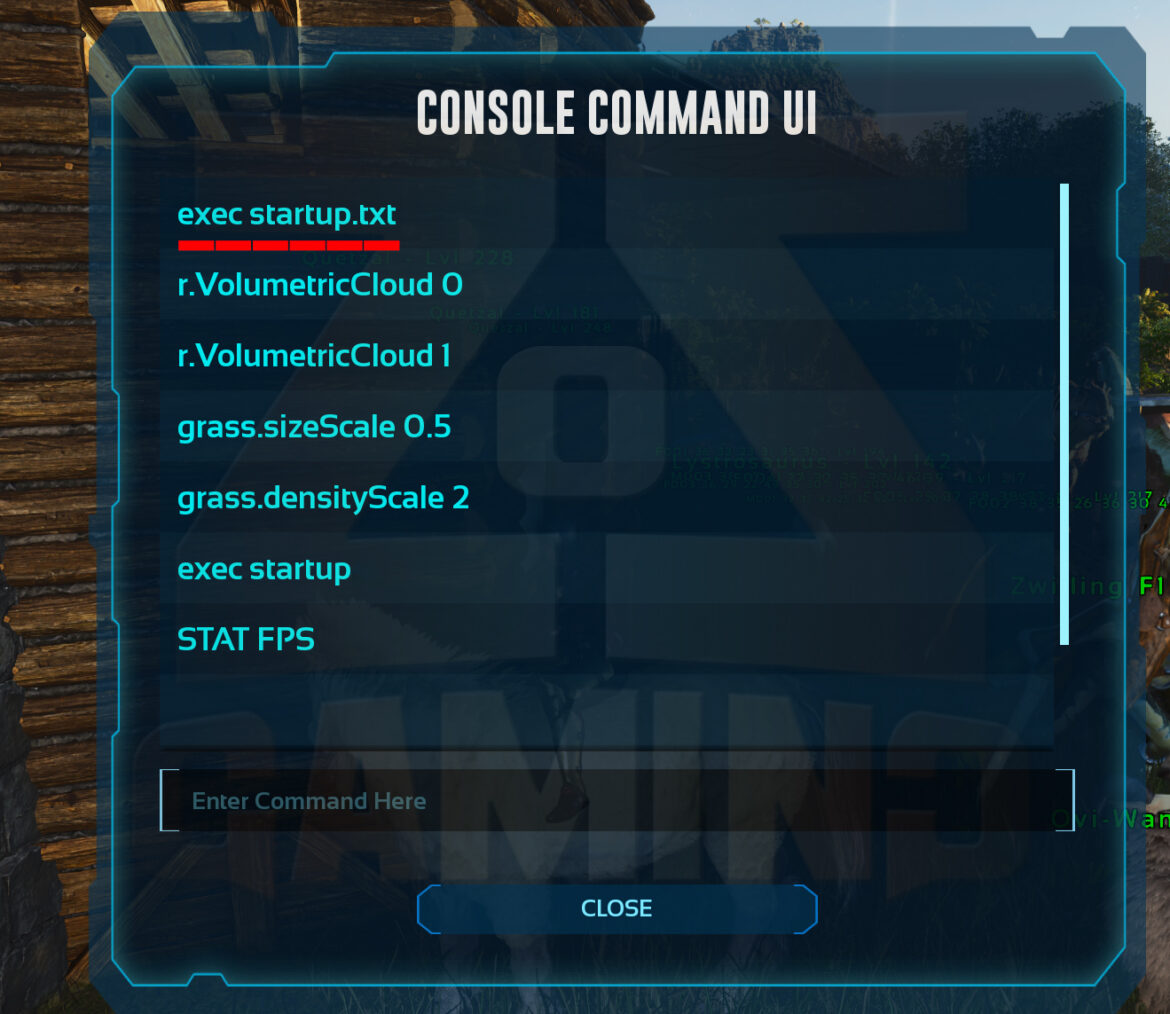Pick the grass.sizeScale 0.5 command
Screen dimensions: 1170x1014
(314, 428)
